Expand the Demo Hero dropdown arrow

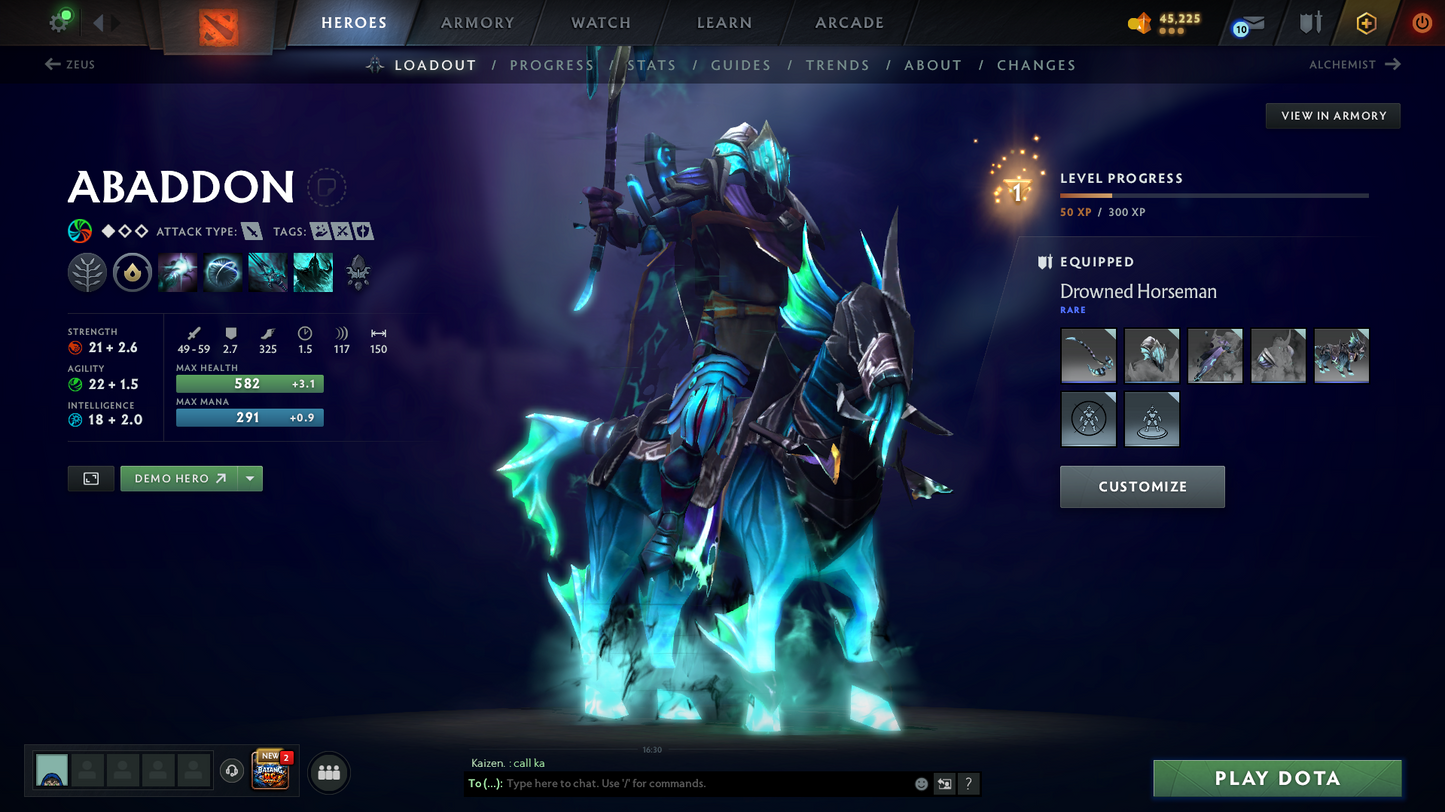coord(249,478)
